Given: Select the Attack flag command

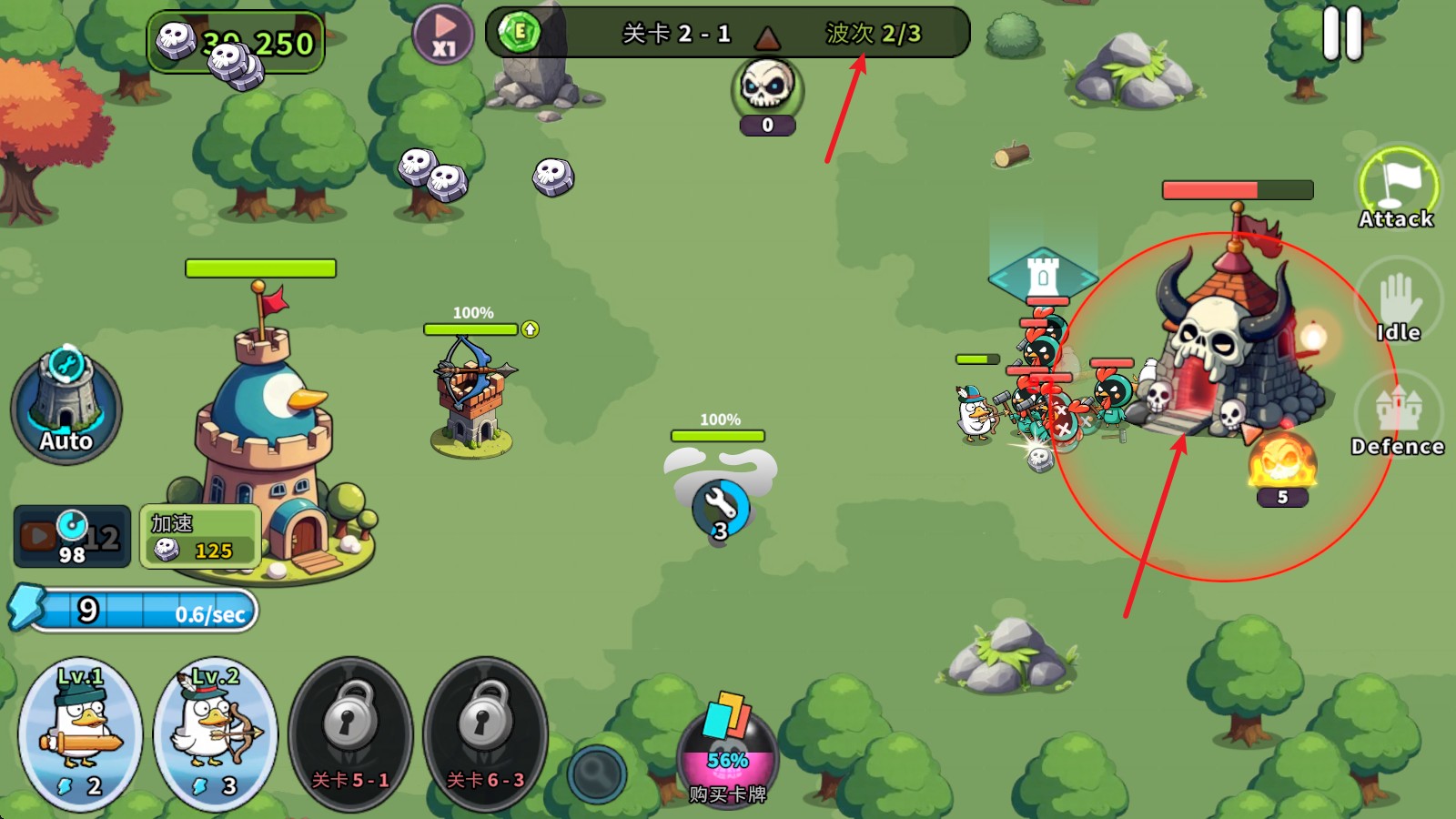Looking at the screenshot, I should point(1397,188).
